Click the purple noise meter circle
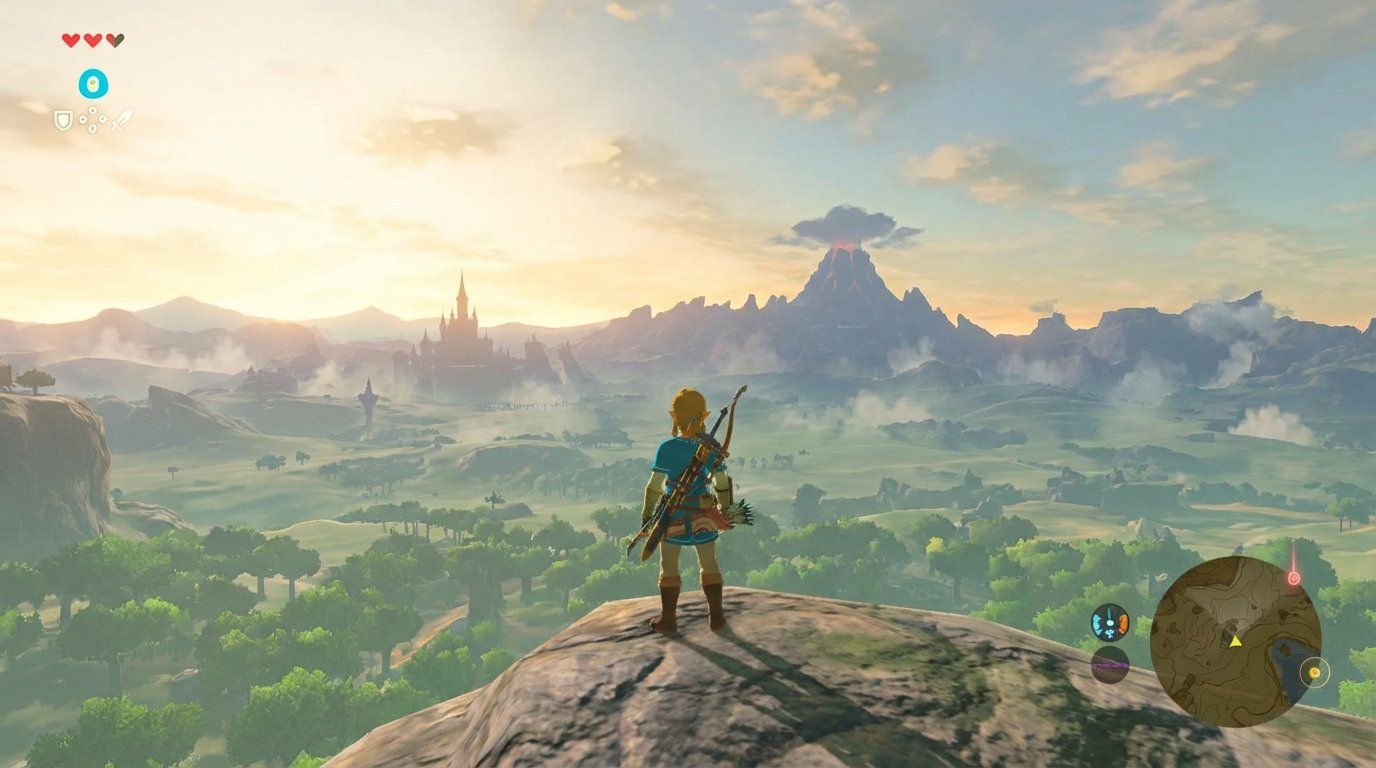This screenshot has width=1376, height=768. pos(1108,664)
